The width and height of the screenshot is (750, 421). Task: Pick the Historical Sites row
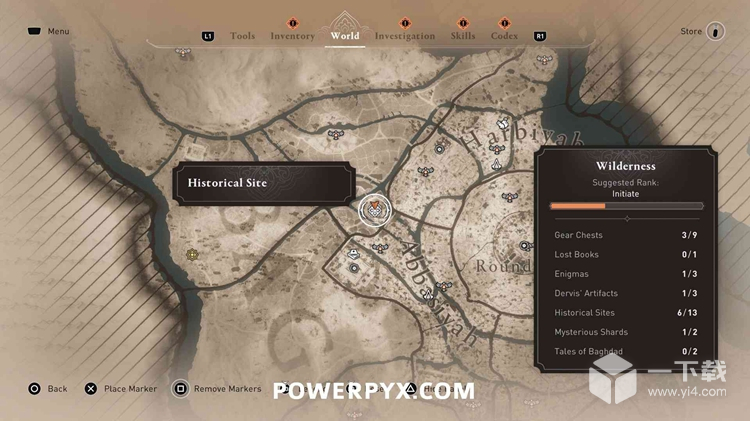pos(626,313)
